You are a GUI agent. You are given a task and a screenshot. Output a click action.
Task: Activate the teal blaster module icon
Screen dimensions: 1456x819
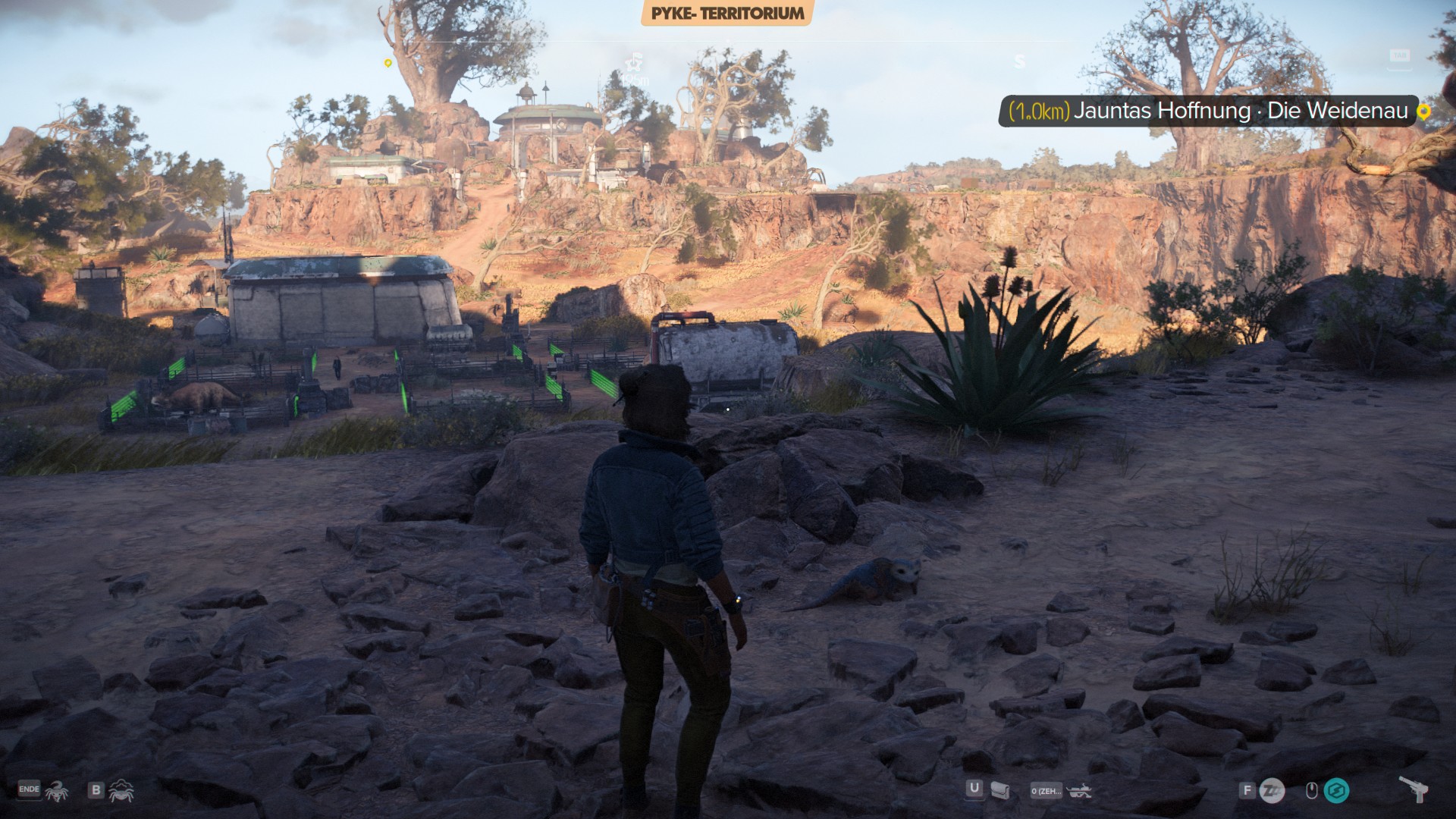pyautogui.click(x=1336, y=791)
